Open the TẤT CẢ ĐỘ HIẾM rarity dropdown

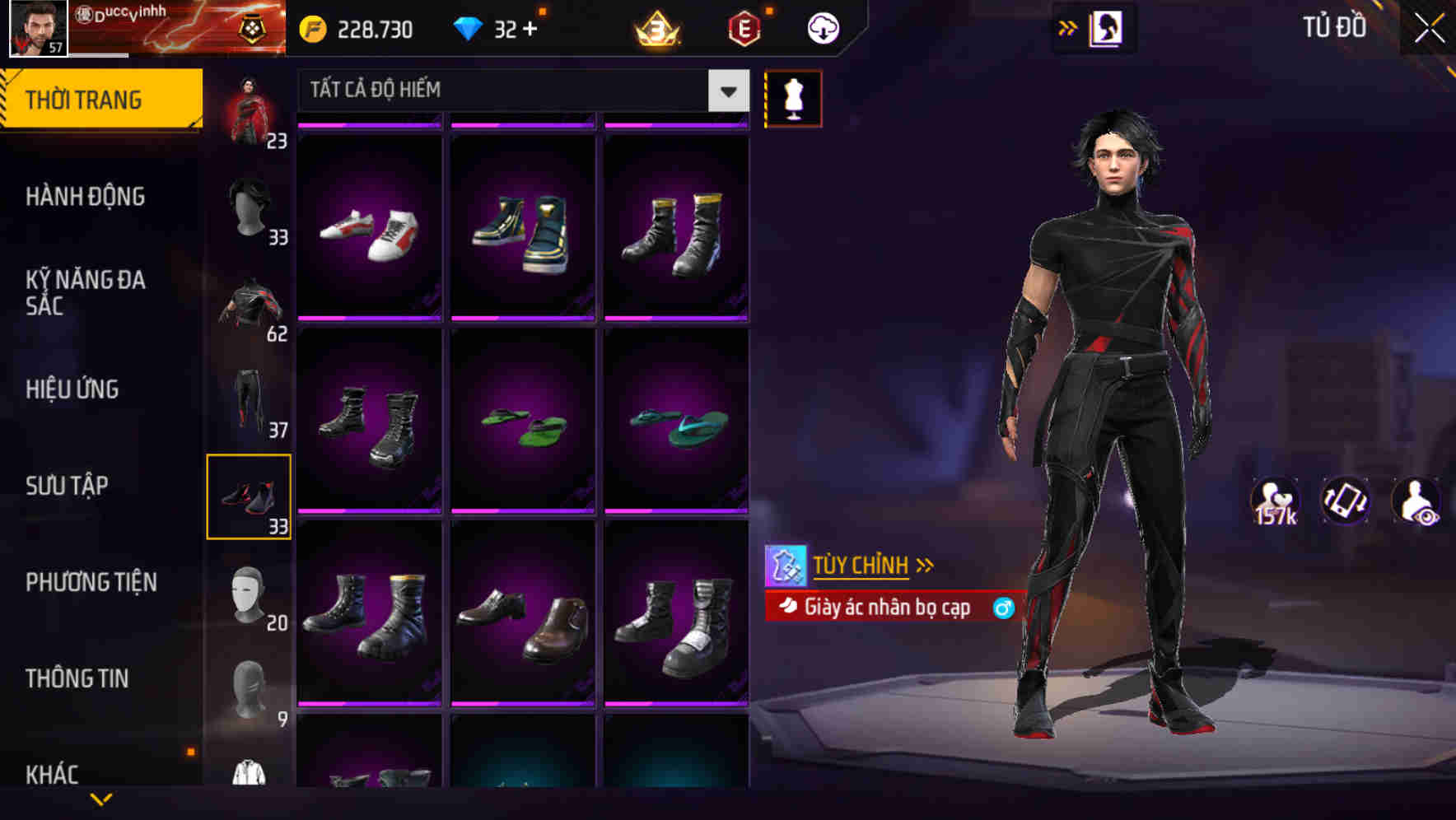(519, 91)
